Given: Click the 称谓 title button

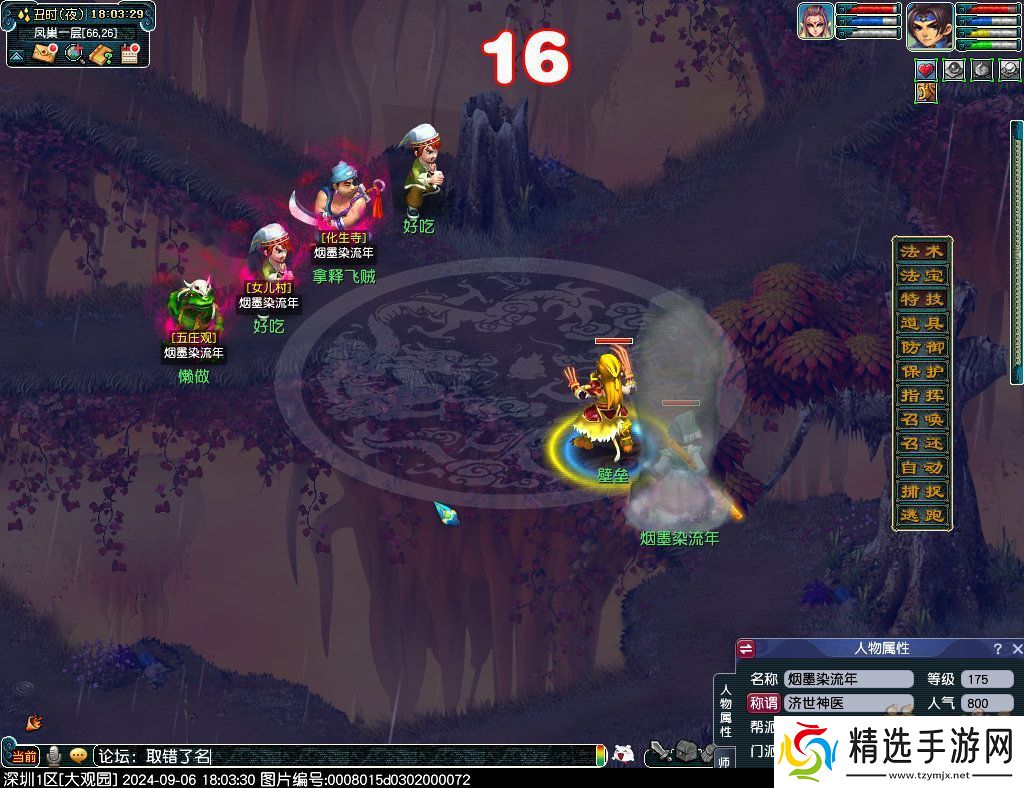Looking at the screenshot, I should point(763,703).
